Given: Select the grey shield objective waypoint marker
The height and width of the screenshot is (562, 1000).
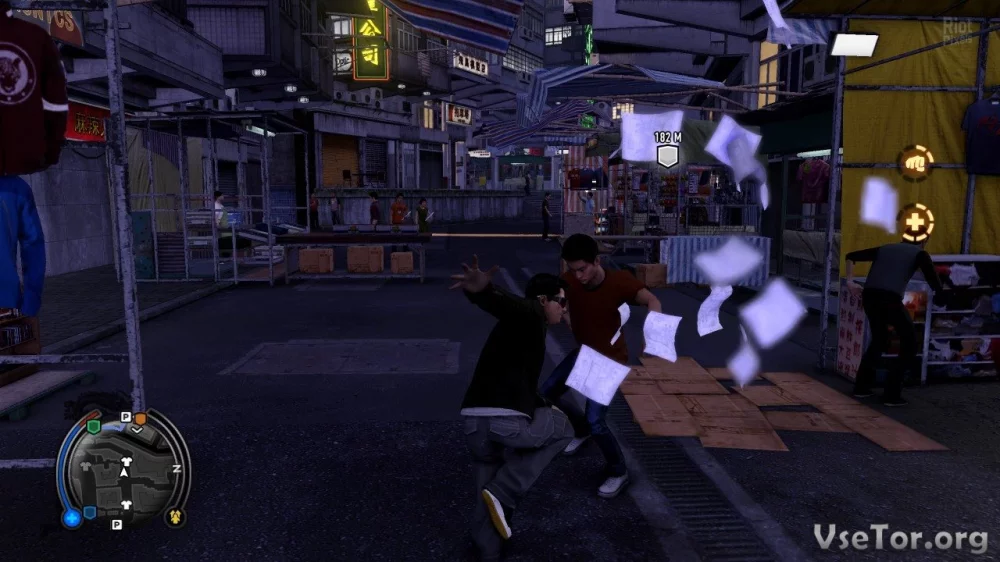Looking at the screenshot, I should 667,156.
